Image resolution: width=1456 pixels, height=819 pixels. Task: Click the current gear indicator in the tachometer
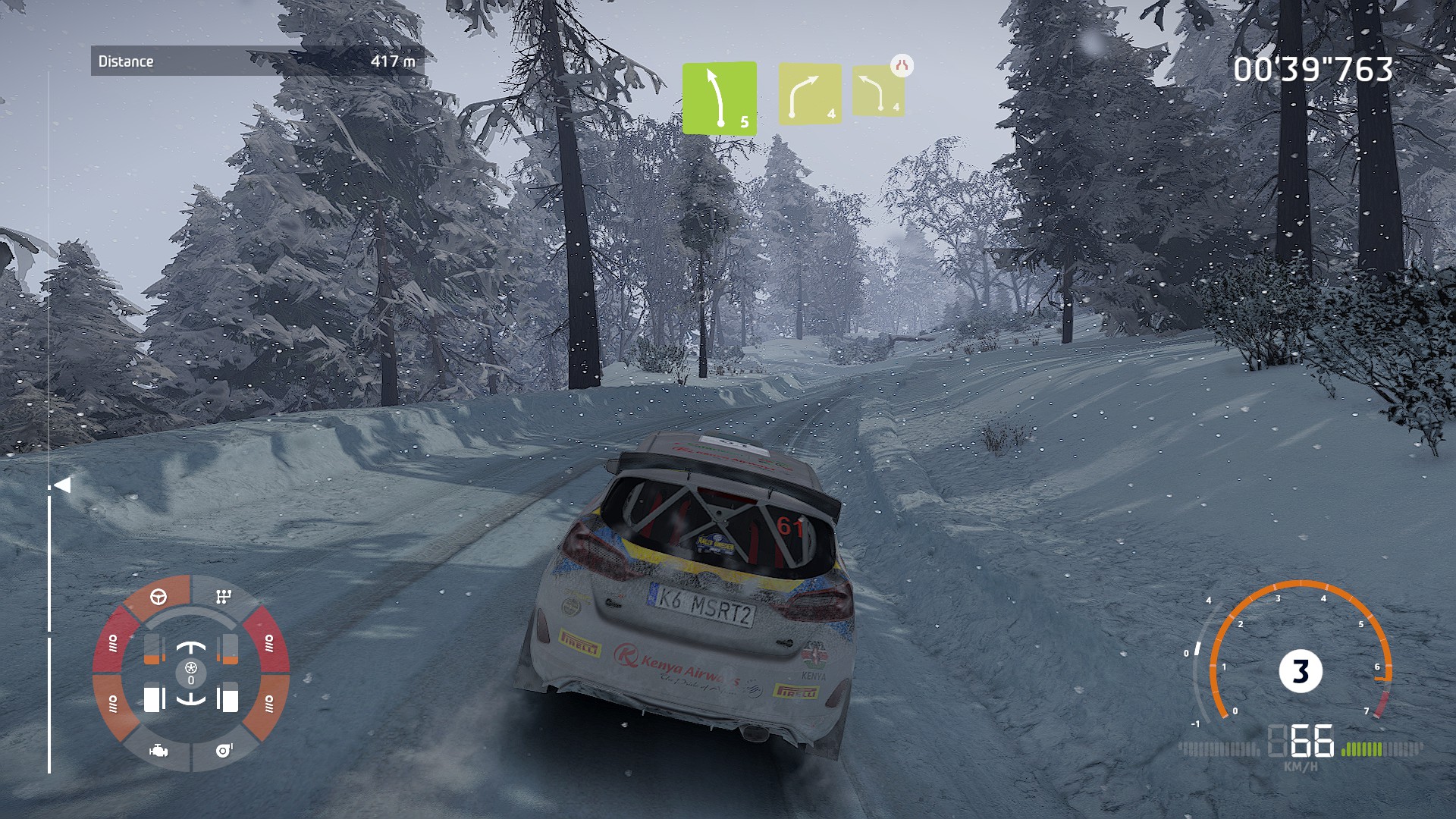click(1301, 671)
